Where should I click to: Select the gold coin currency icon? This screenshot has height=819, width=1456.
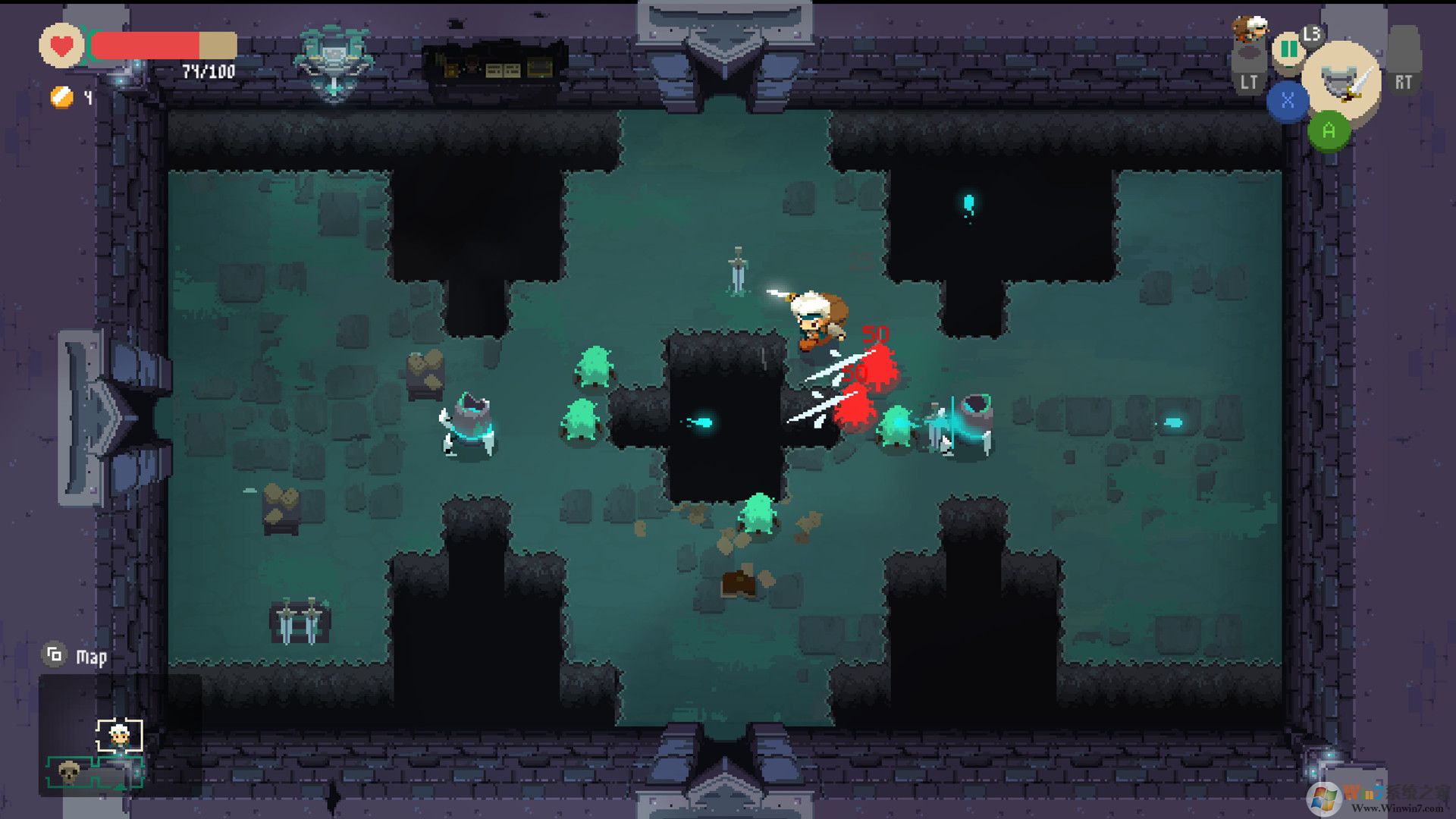[x=59, y=98]
